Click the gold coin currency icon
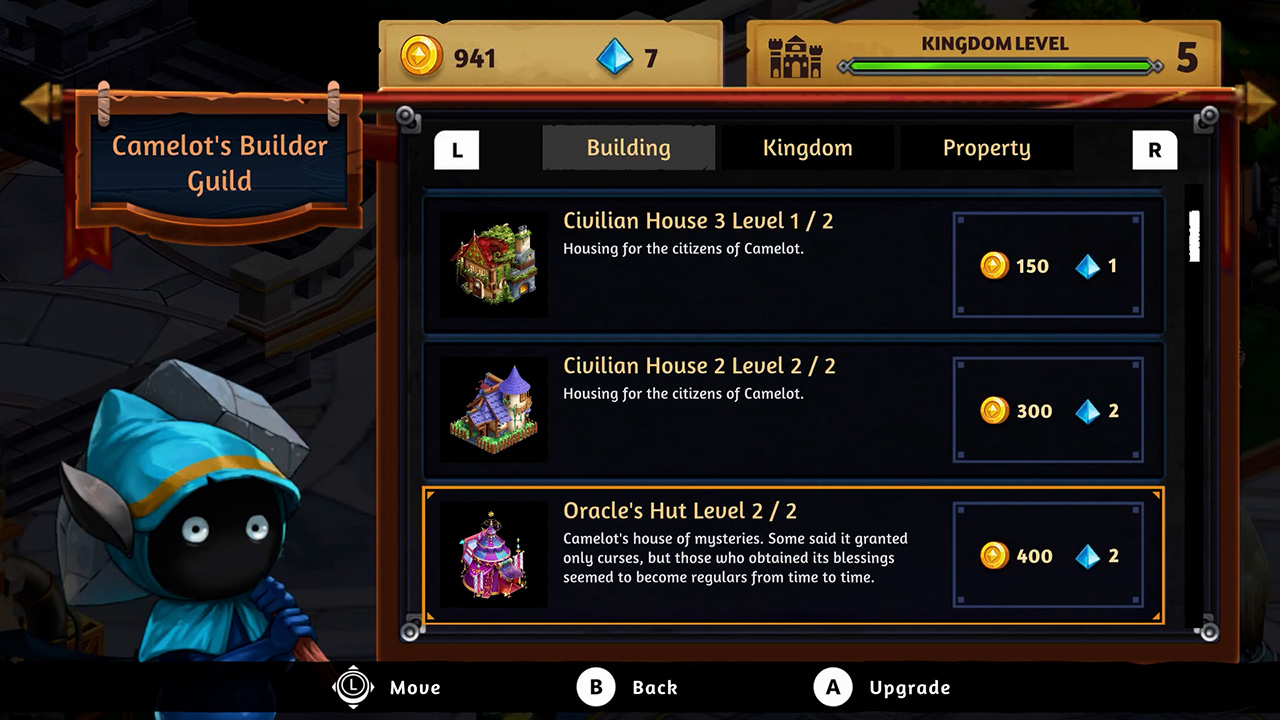Image resolution: width=1280 pixels, height=720 pixels. tap(418, 58)
